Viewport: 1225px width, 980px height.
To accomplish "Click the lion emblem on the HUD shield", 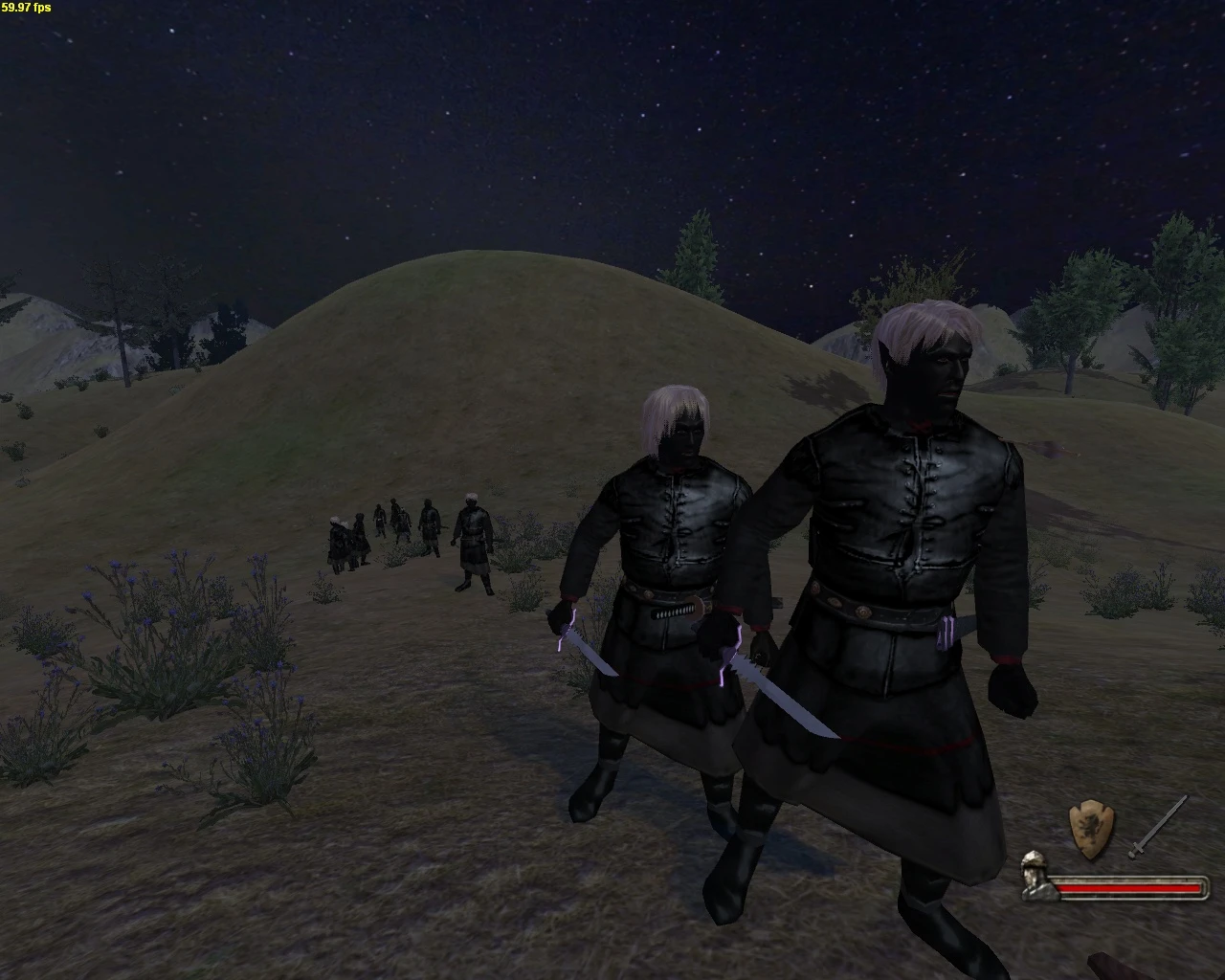I will (1089, 828).
